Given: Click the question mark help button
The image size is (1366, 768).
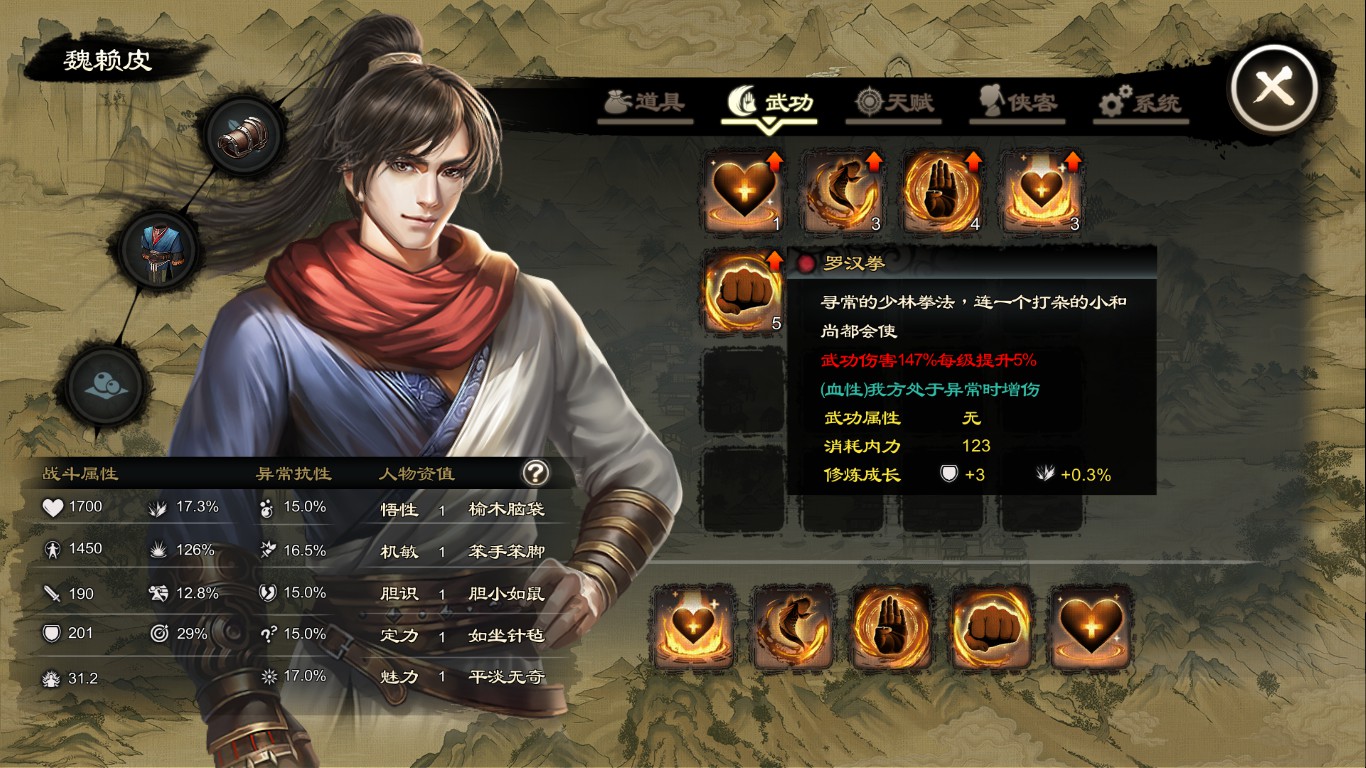Looking at the screenshot, I should pyautogui.click(x=536, y=474).
